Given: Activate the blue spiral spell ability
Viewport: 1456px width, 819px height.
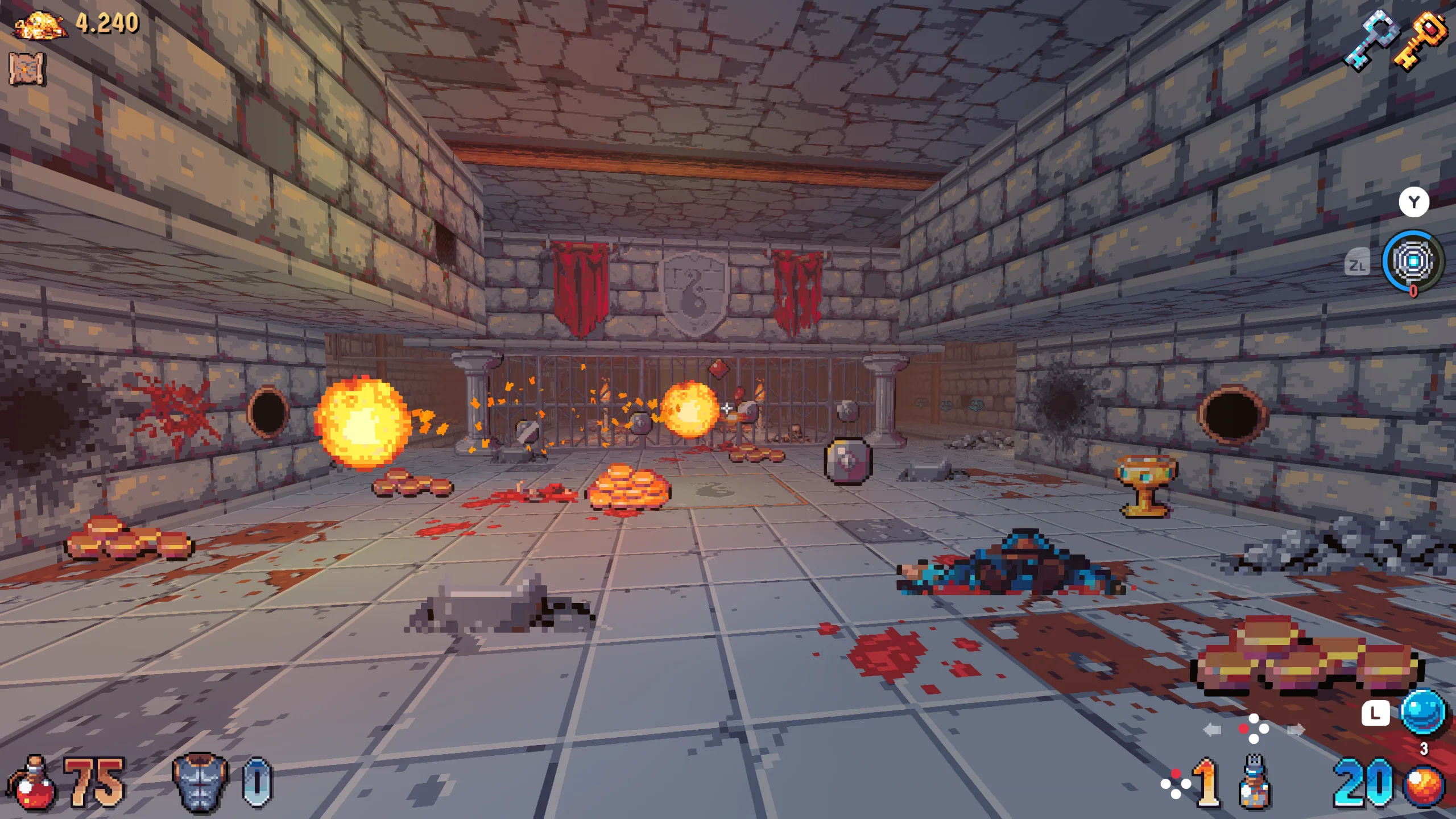Looking at the screenshot, I should coord(1413,261).
